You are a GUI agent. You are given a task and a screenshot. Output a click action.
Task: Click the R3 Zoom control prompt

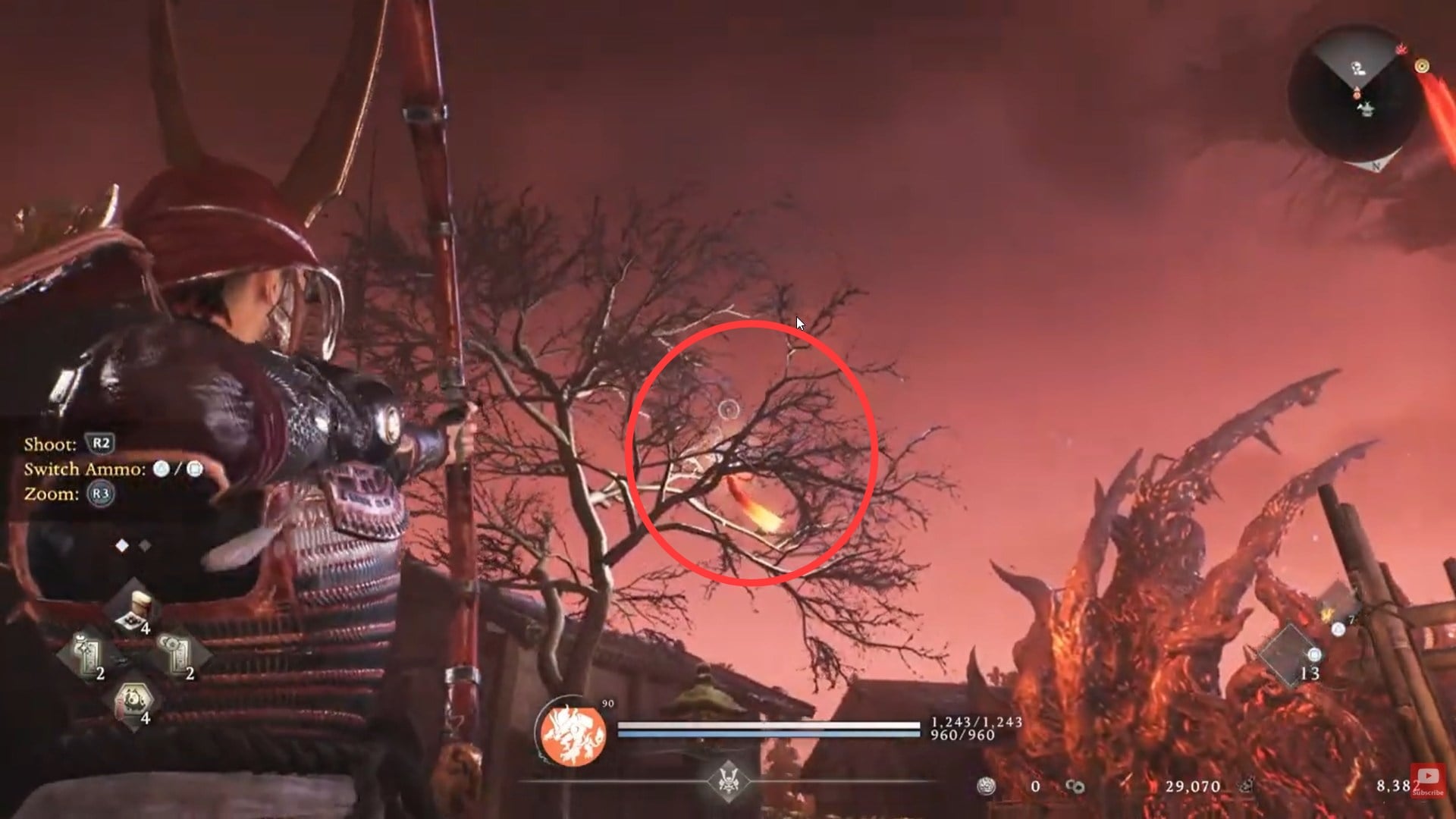(99, 494)
